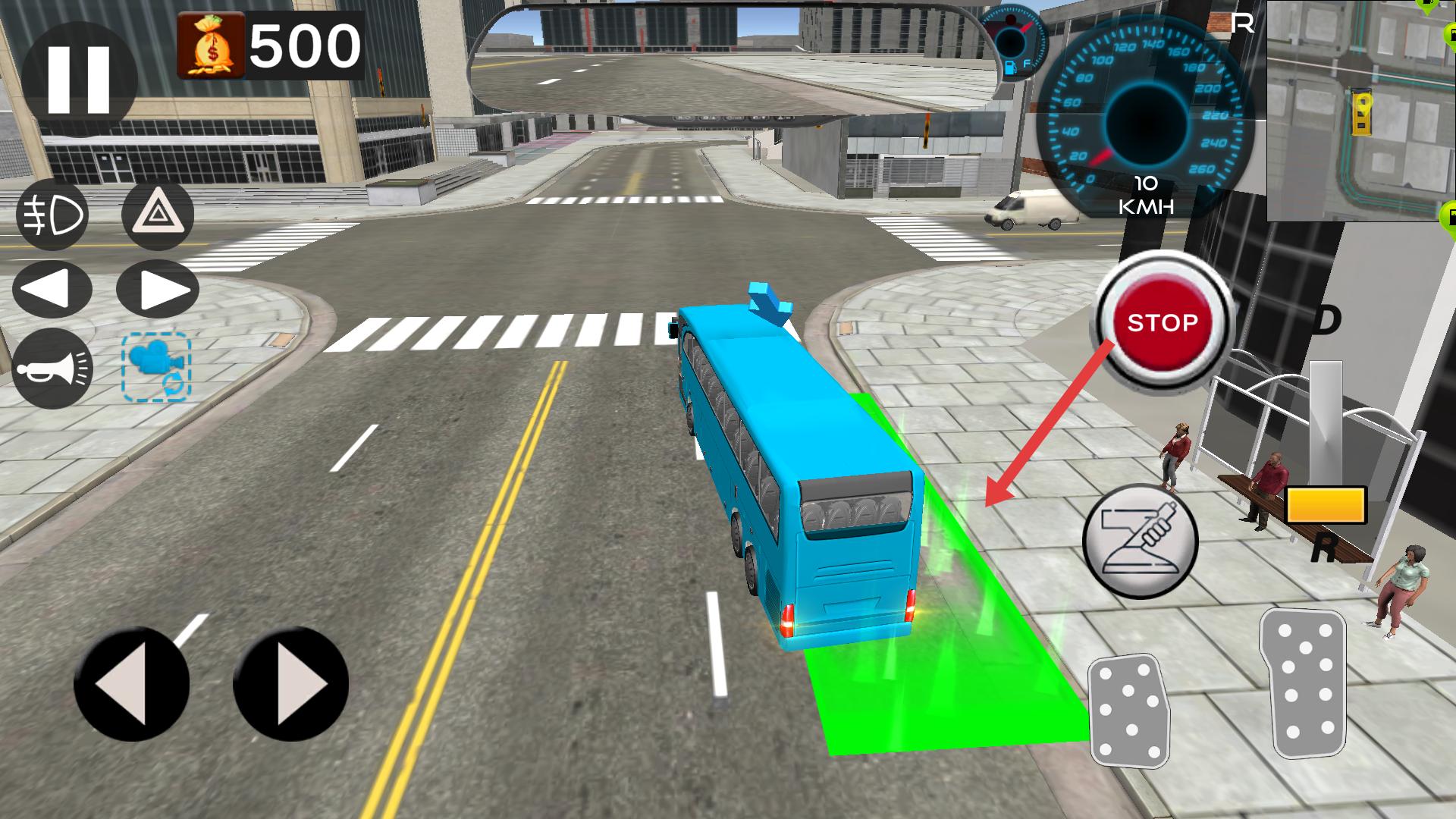Tap the red STOP button
The height and width of the screenshot is (819, 1456).
[1162, 322]
